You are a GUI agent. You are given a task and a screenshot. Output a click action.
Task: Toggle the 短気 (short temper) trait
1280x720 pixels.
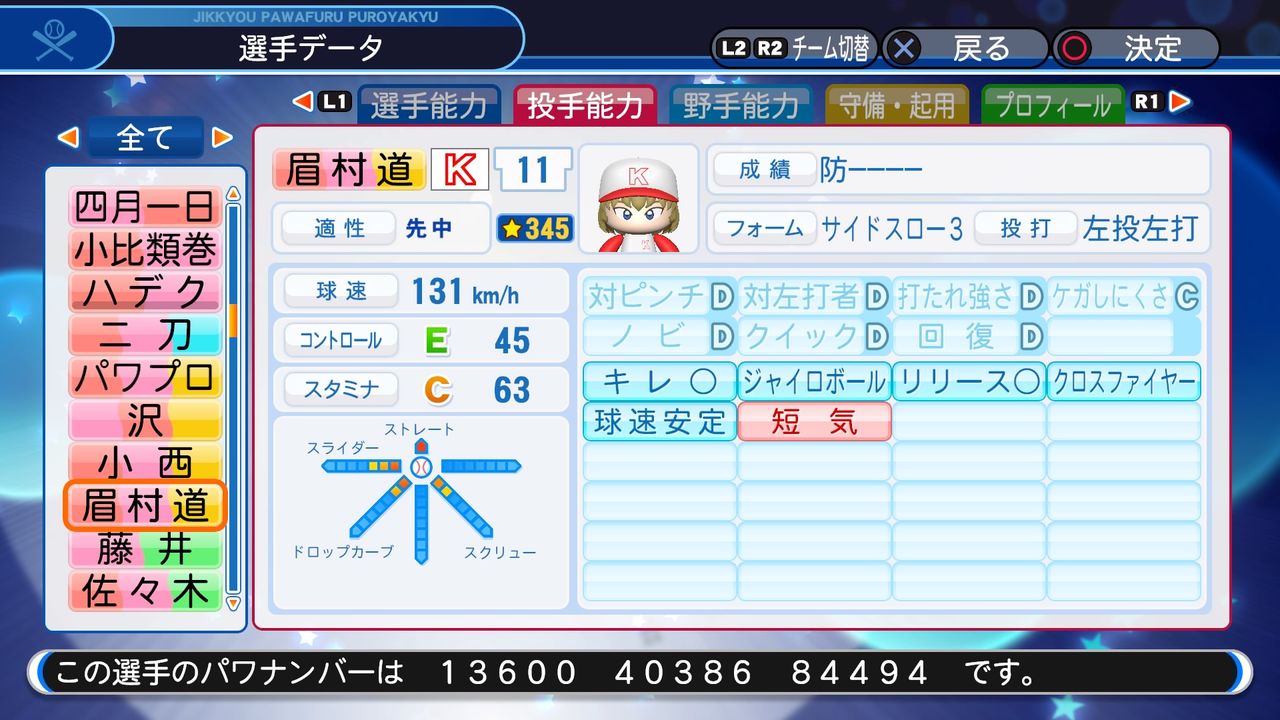coord(814,421)
